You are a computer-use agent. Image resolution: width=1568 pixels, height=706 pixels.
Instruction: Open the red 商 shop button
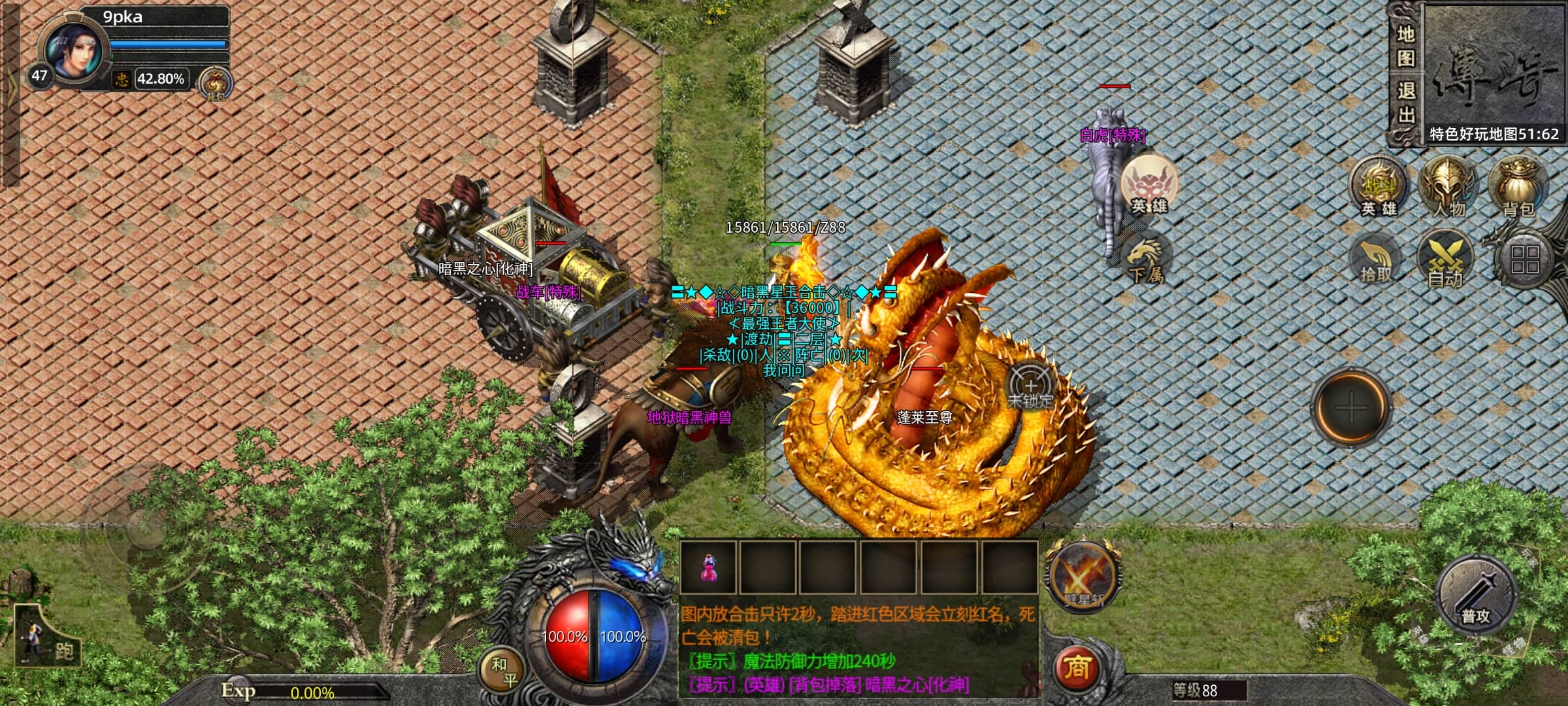[1076, 668]
